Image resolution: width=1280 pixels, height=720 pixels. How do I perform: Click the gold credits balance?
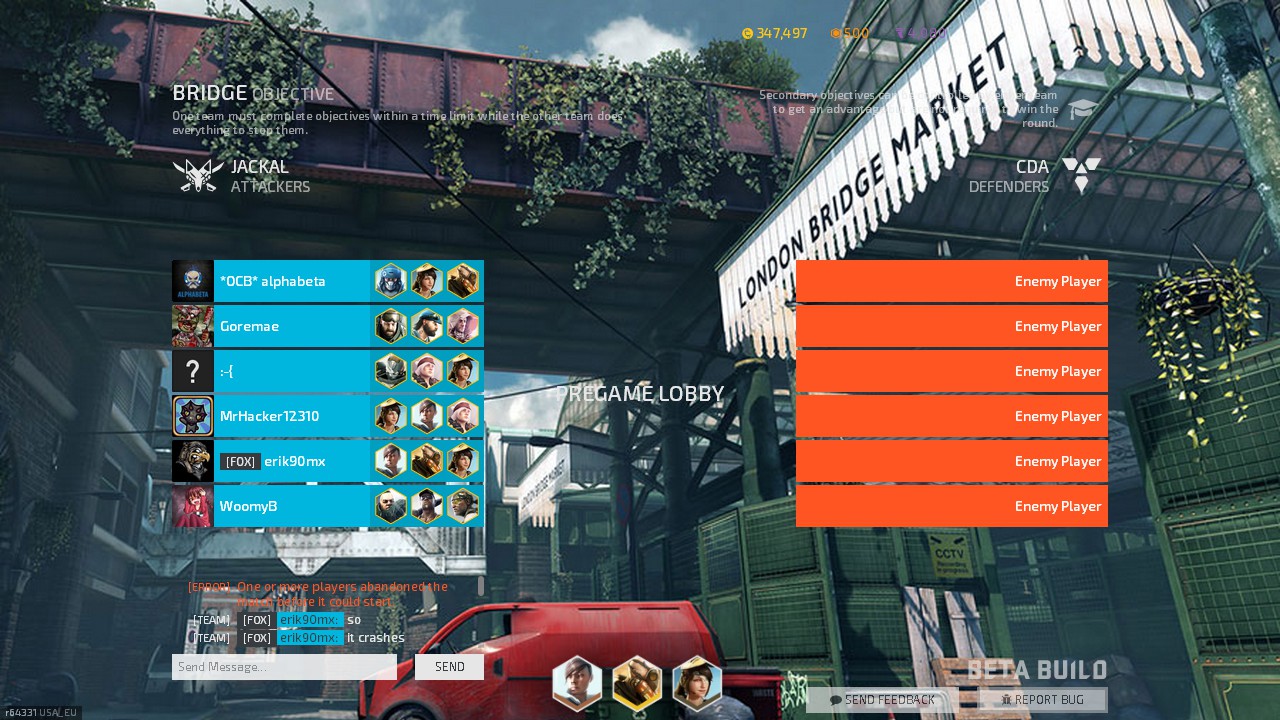tap(775, 33)
